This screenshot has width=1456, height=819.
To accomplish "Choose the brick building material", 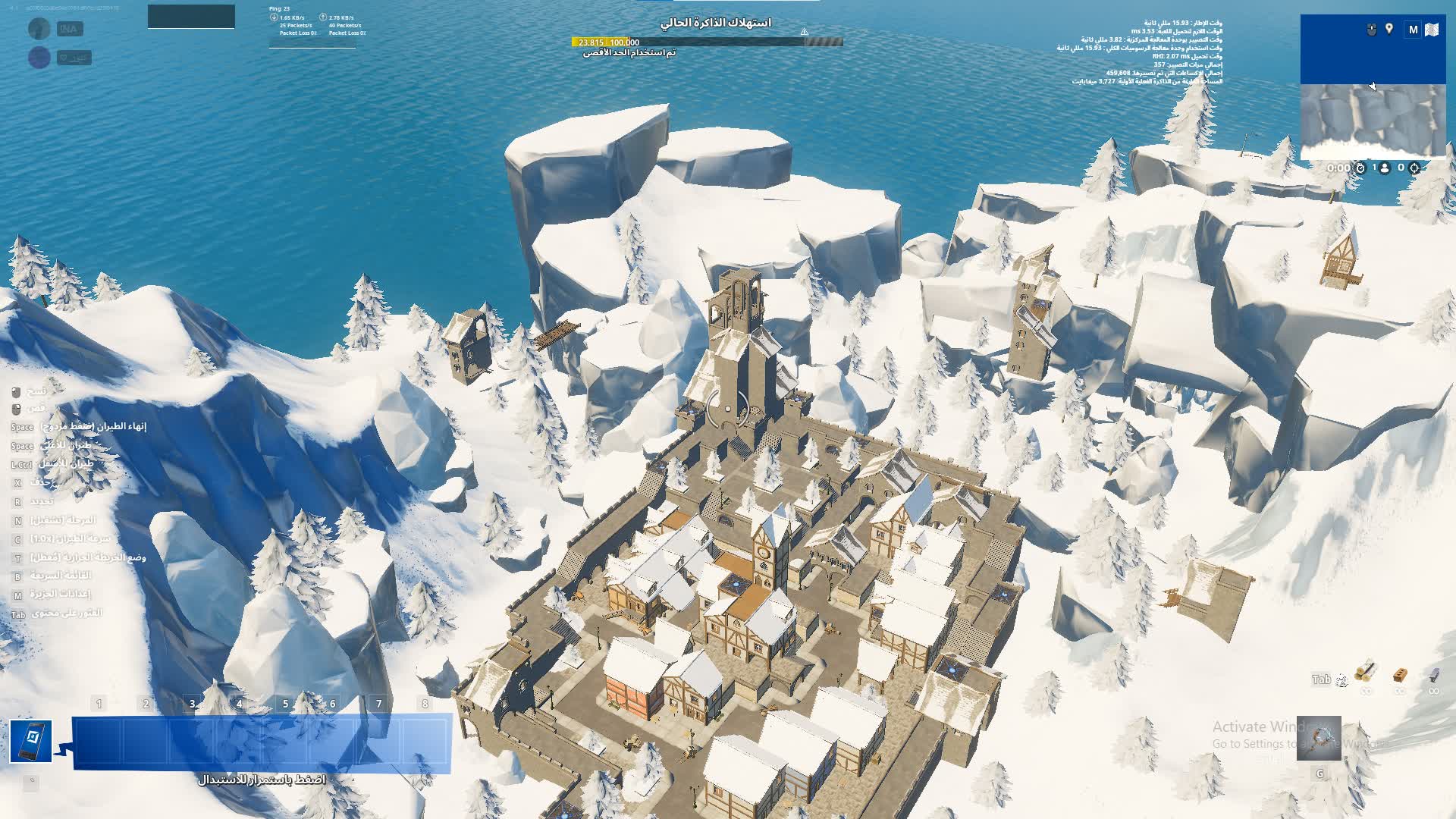I will [x=1400, y=674].
